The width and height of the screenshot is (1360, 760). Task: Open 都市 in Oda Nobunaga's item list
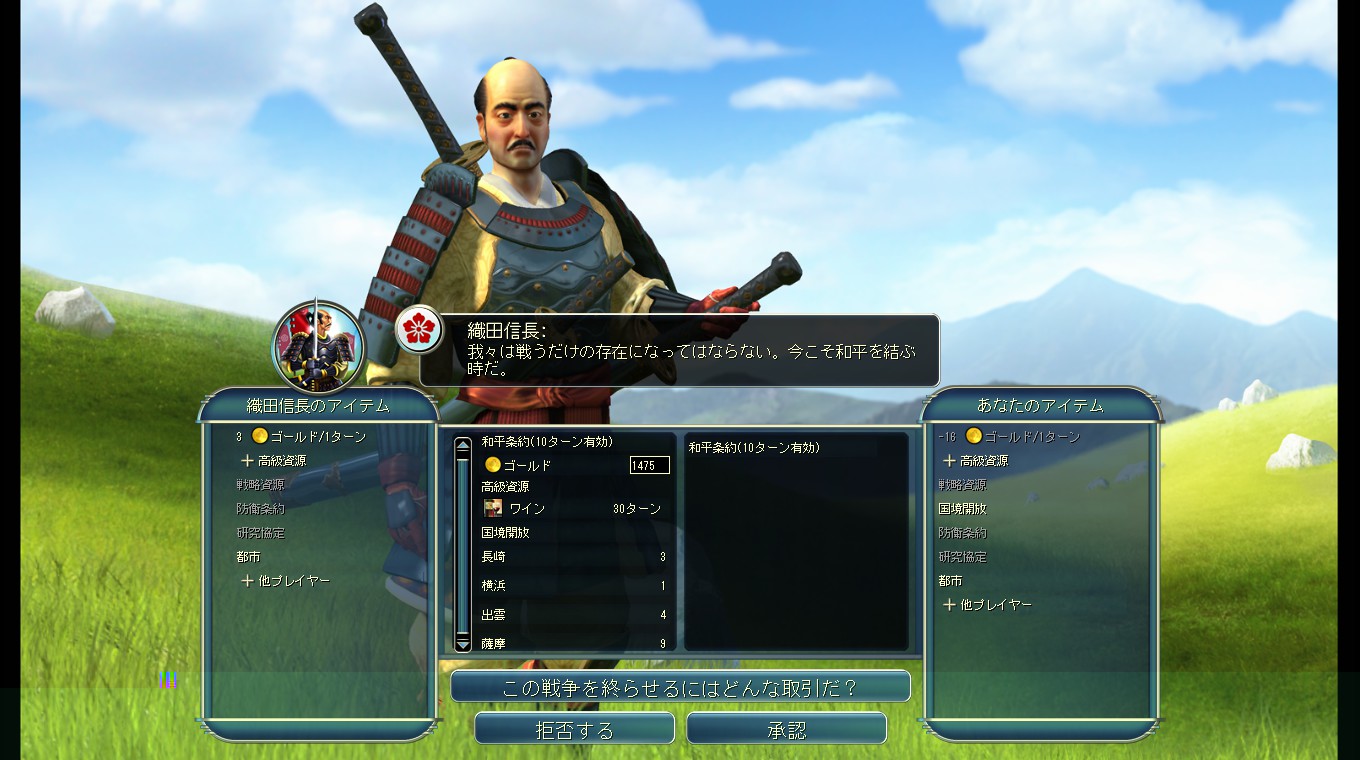248,557
